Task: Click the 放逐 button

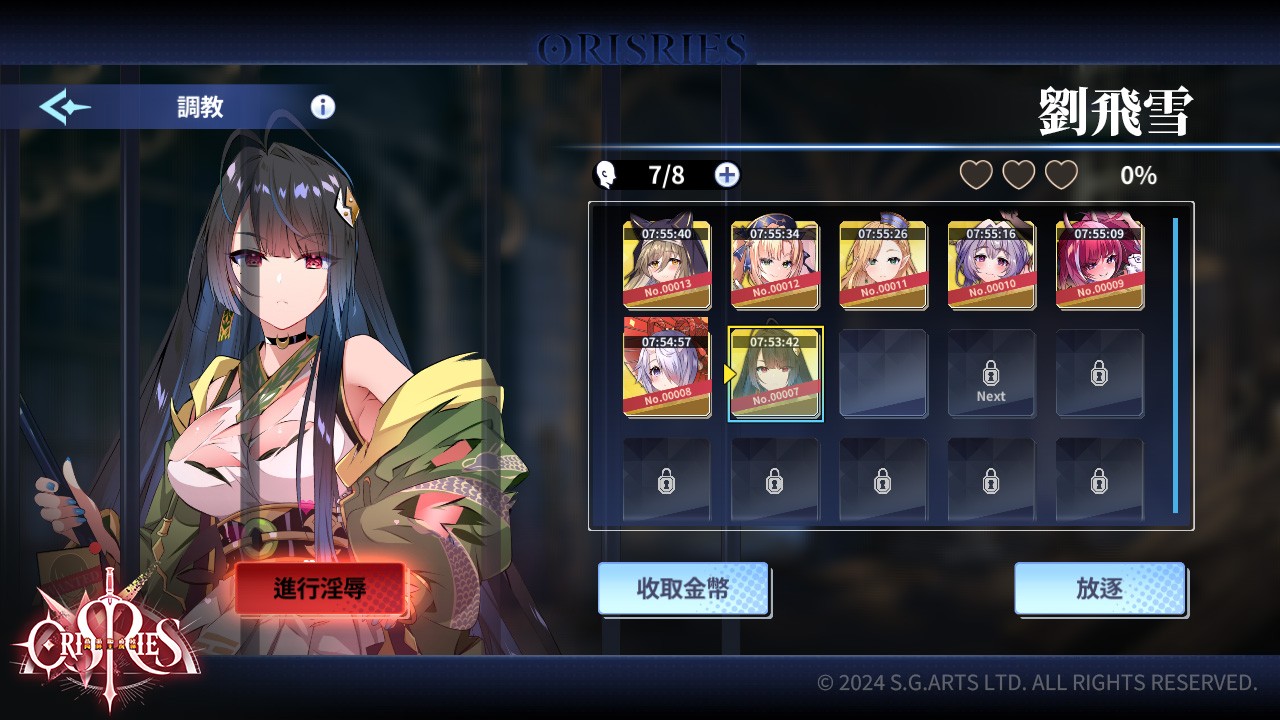Action: 1099,588
